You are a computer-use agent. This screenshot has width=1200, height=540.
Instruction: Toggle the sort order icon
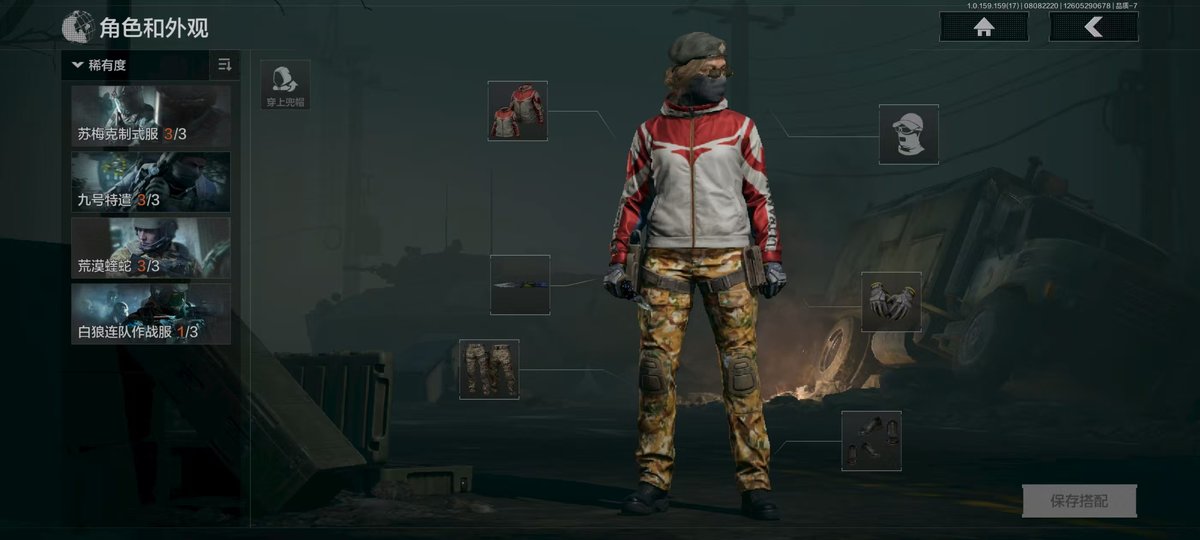click(224, 66)
